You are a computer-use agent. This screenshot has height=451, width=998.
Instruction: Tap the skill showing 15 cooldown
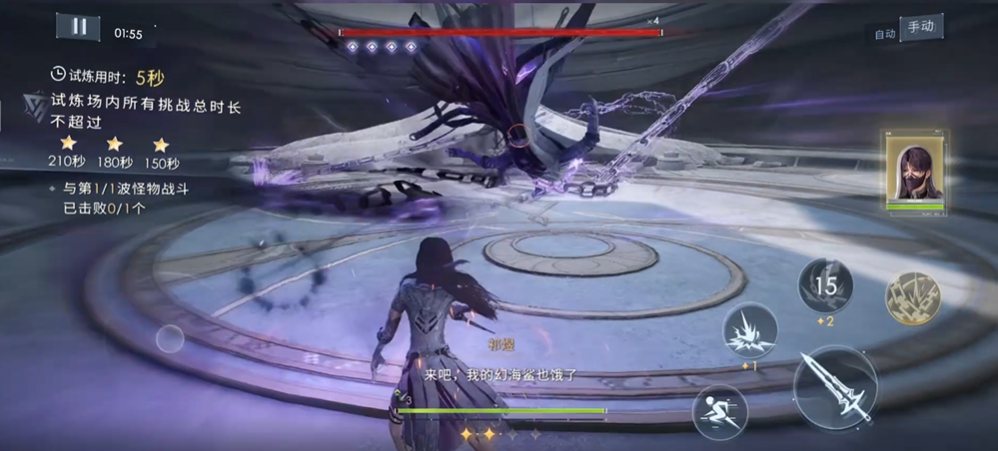[825, 287]
